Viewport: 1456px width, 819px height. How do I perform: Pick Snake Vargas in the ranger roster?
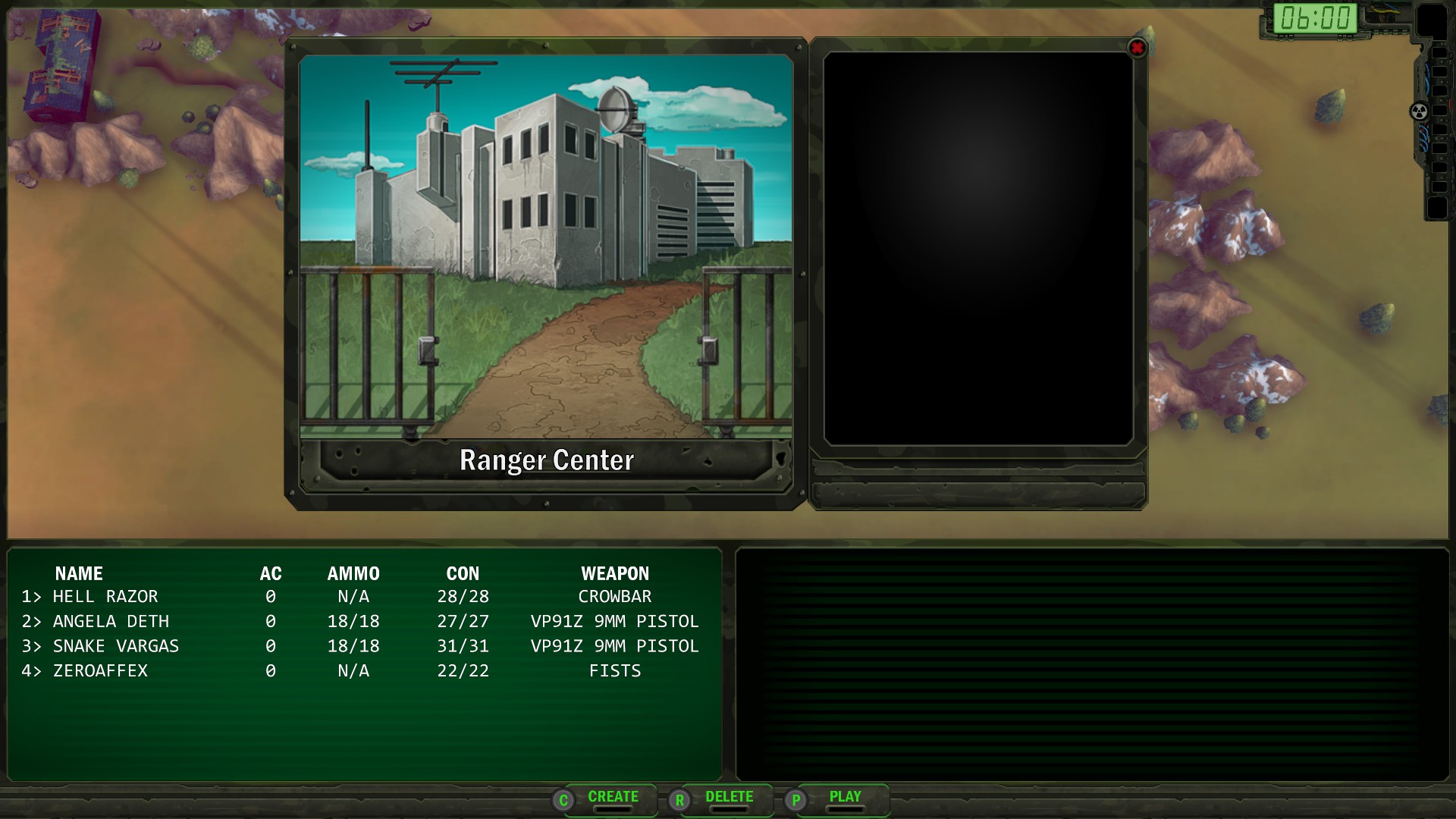115,646
